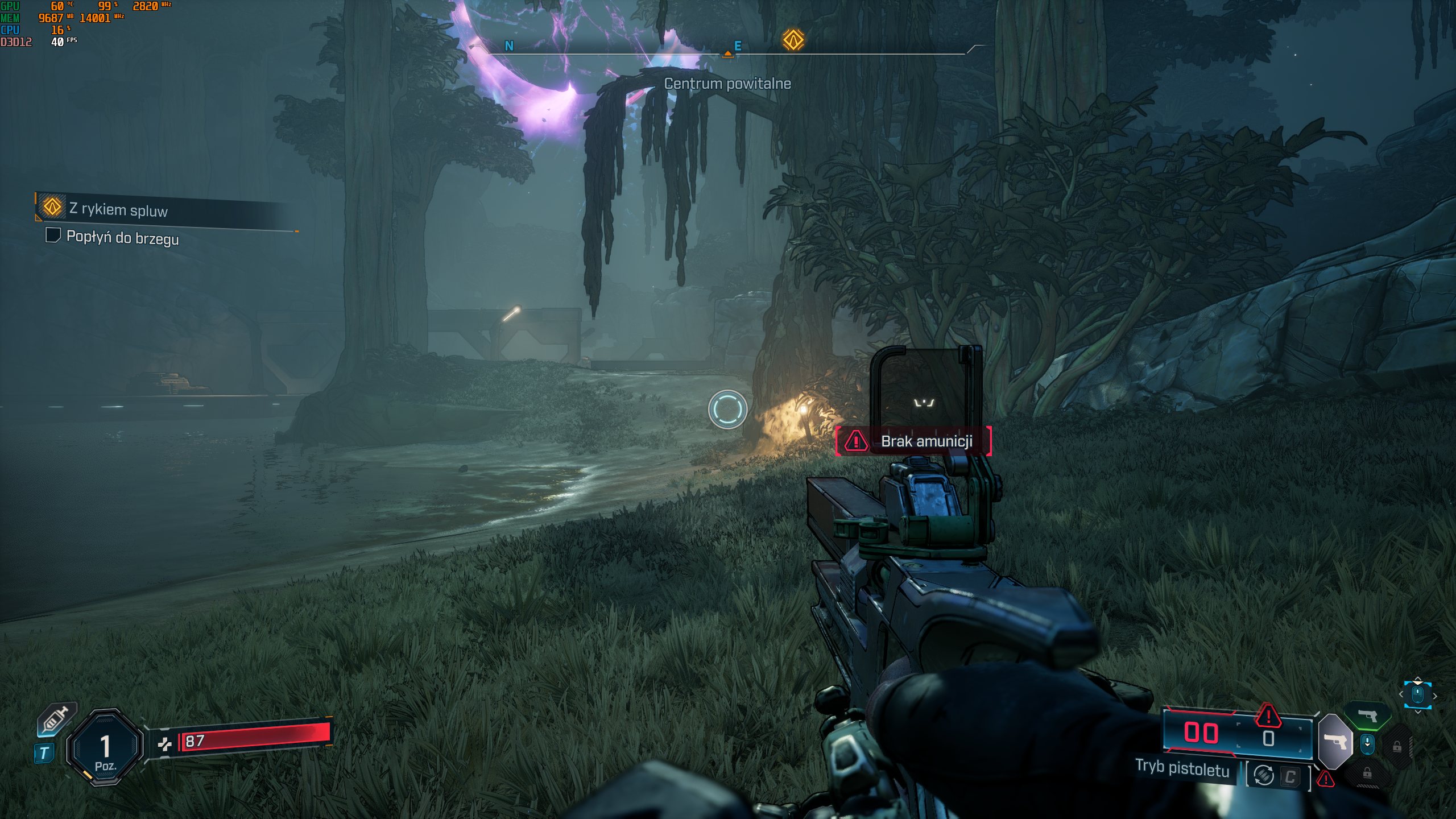Select the Z rykiem spluw quest tracker

[118, 209]
